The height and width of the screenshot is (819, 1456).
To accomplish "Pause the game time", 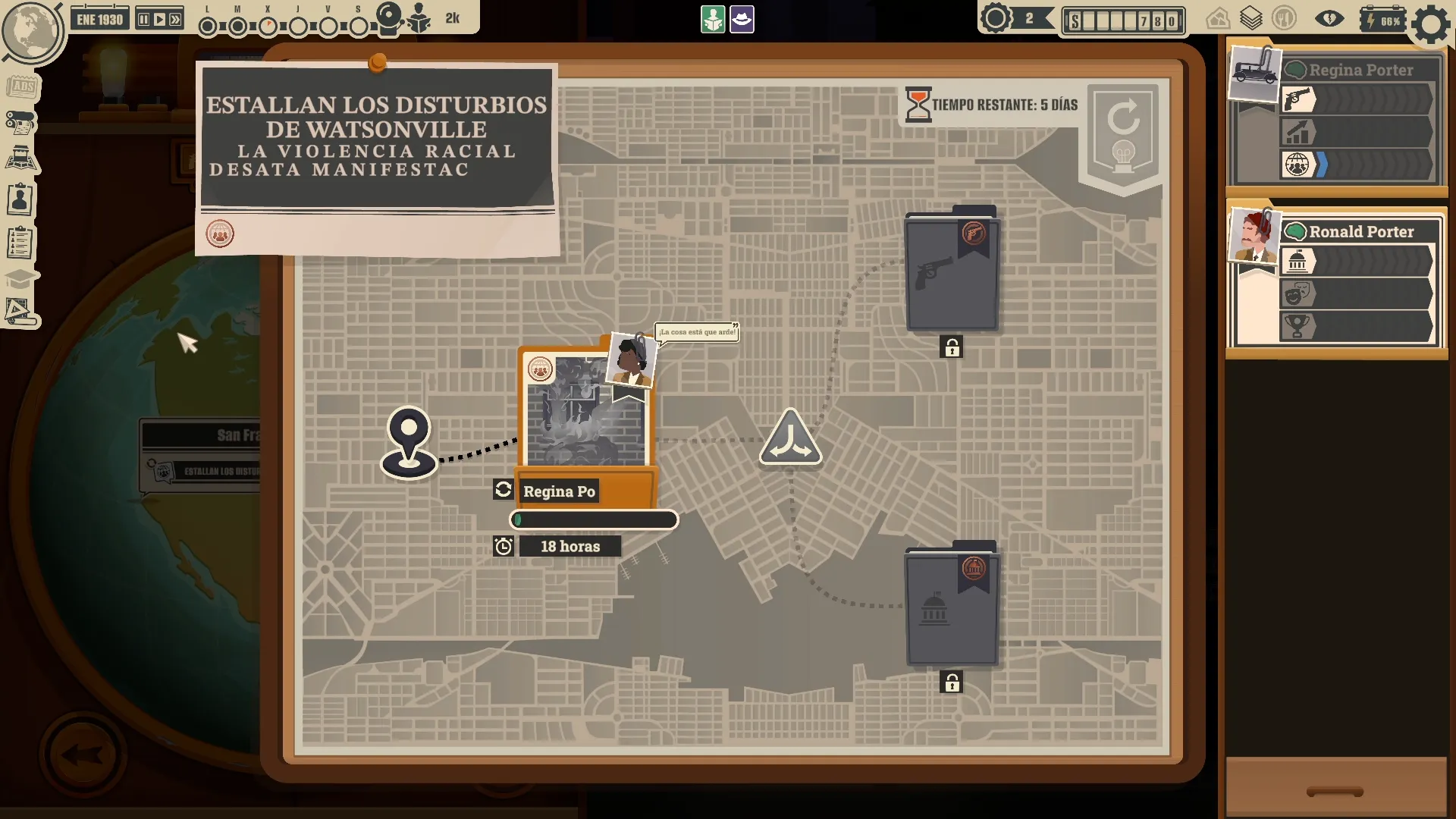I will [143, 20].
